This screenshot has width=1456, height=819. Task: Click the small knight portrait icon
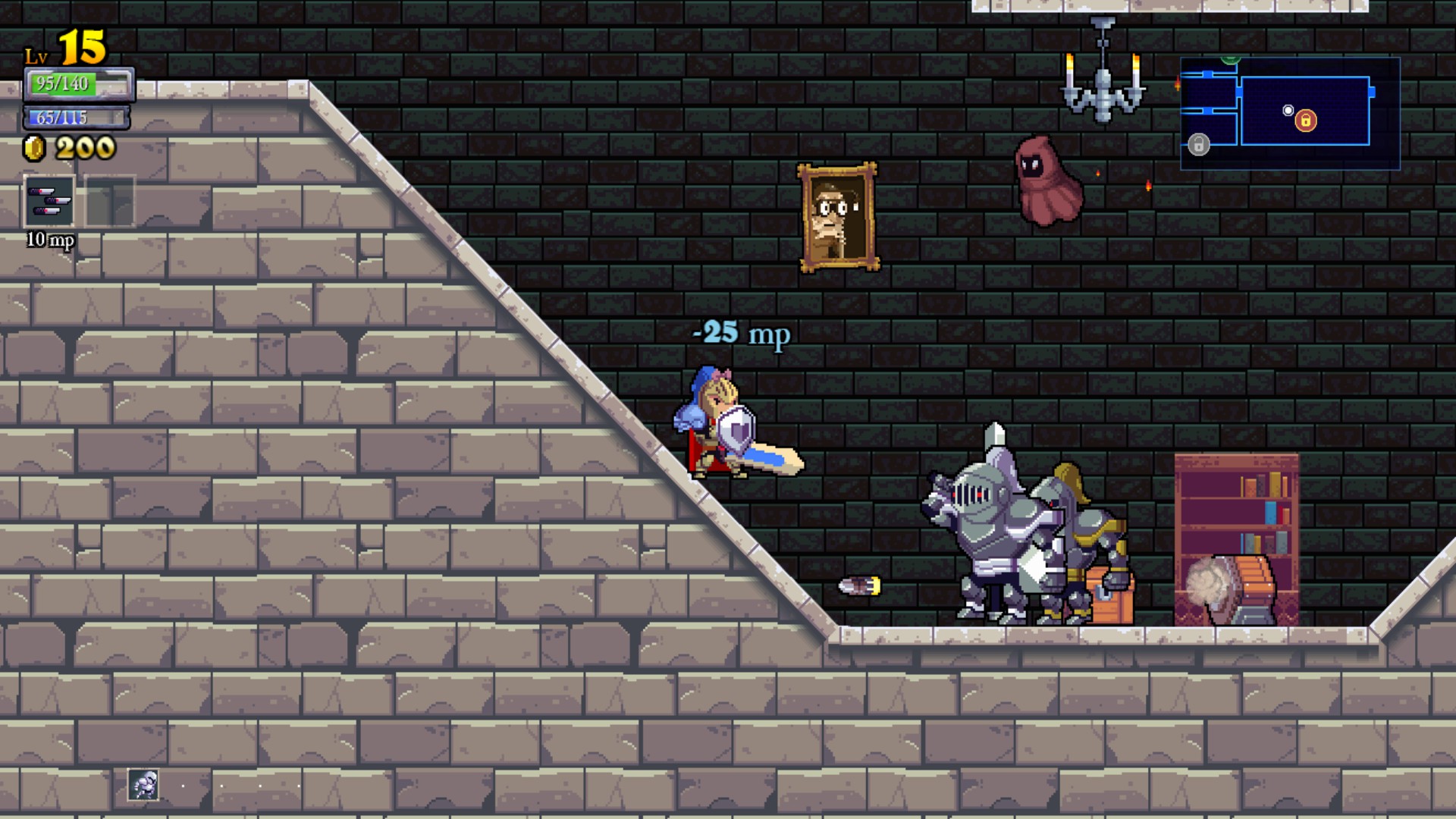[143, 785]
